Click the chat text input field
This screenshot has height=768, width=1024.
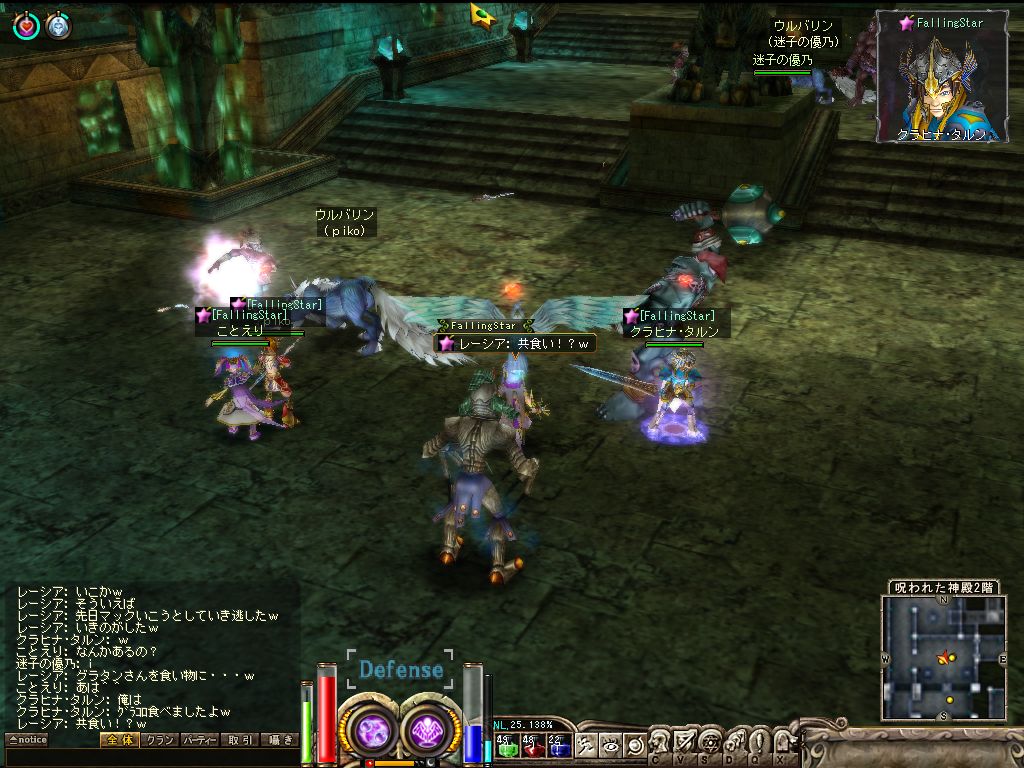150,757
